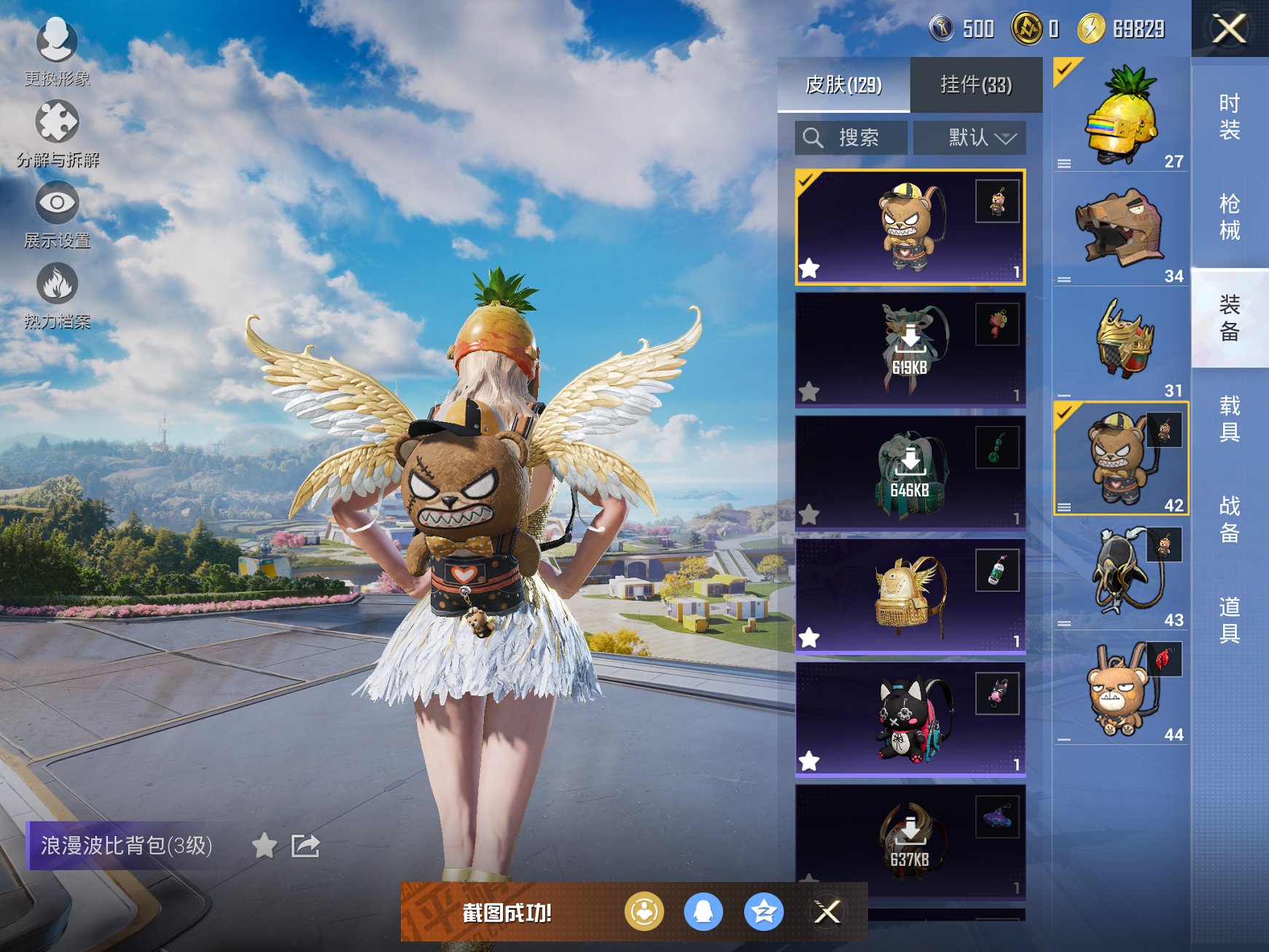Choose the dinosaur head helmet slot
Viewport: 1269px width, 952px height.
(x=1121, y=229)
